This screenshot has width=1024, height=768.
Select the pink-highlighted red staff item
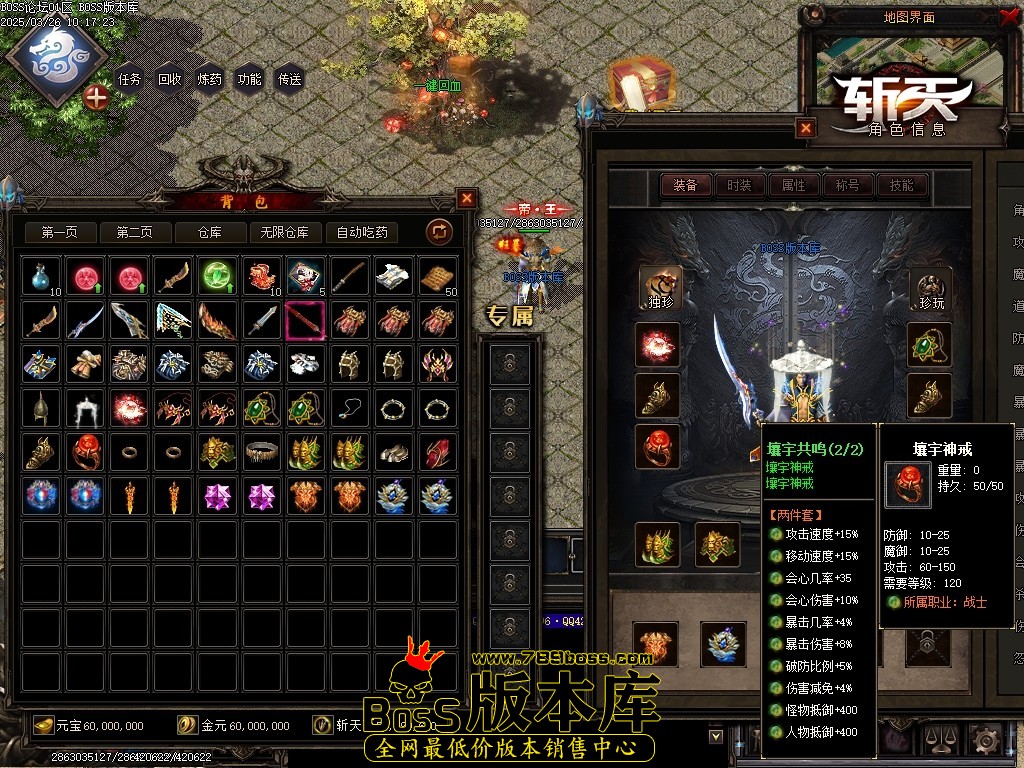(x=305, y=320)
